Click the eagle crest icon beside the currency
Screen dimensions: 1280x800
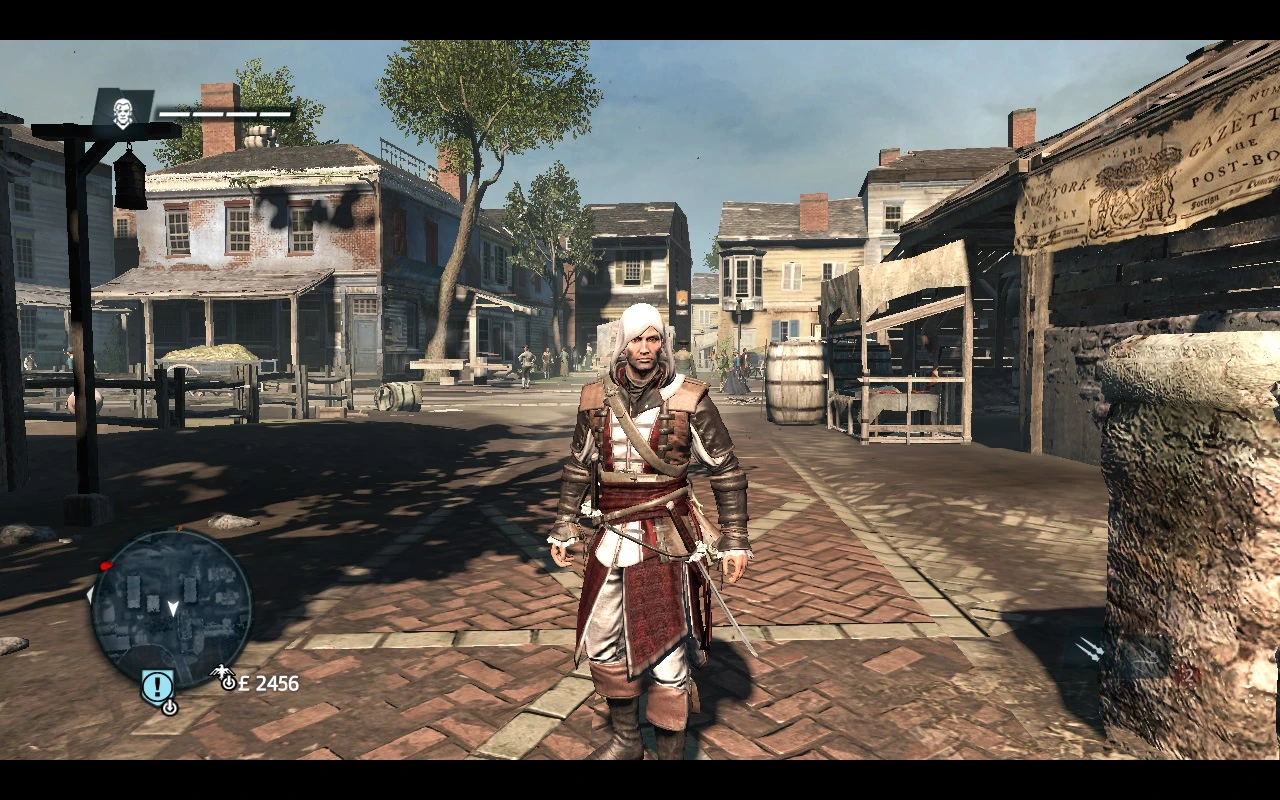pyautogui.click(x=222, y=670)
